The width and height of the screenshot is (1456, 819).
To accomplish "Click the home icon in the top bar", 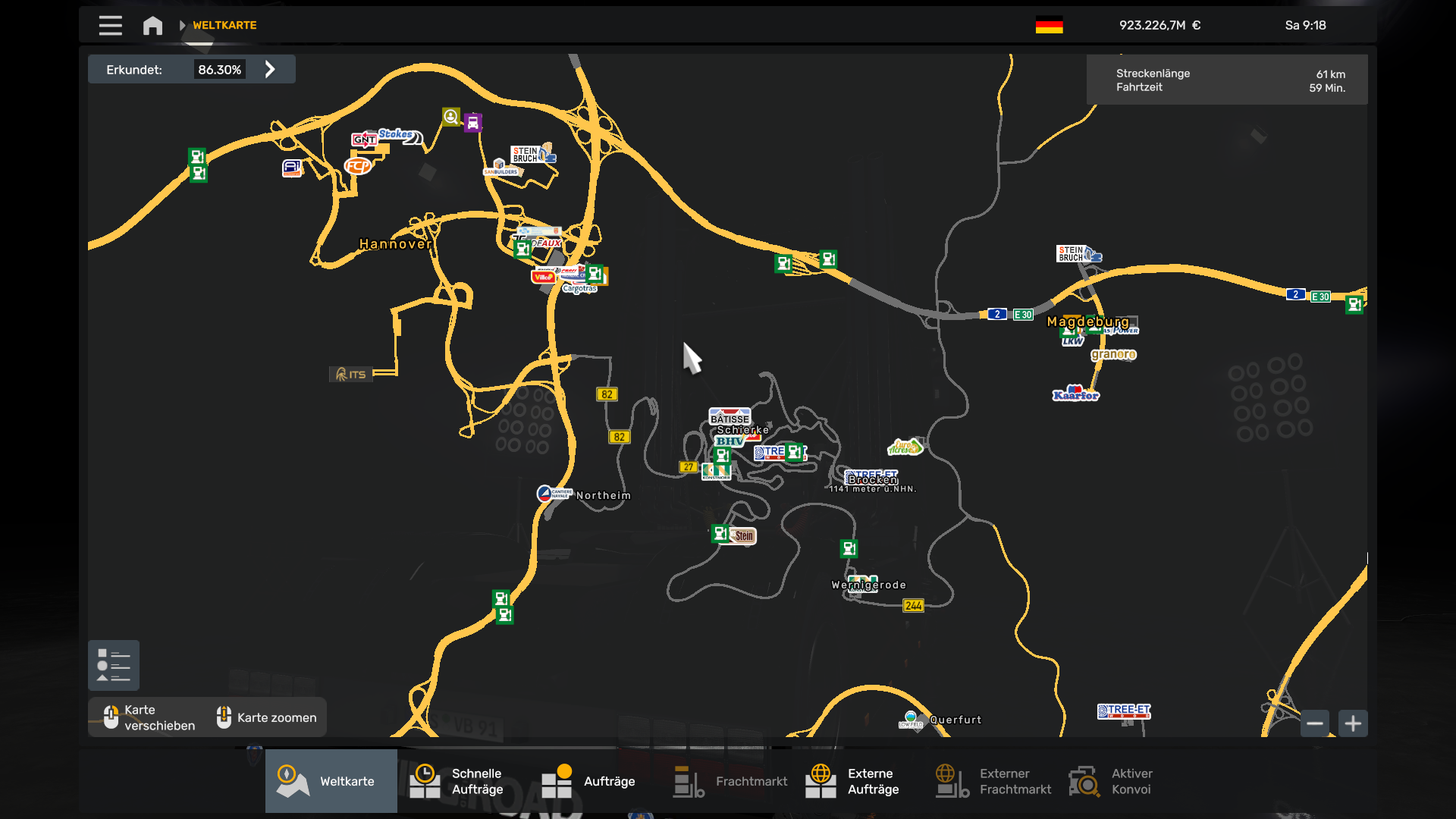I will pyautogui.click(x=152, y=25).
